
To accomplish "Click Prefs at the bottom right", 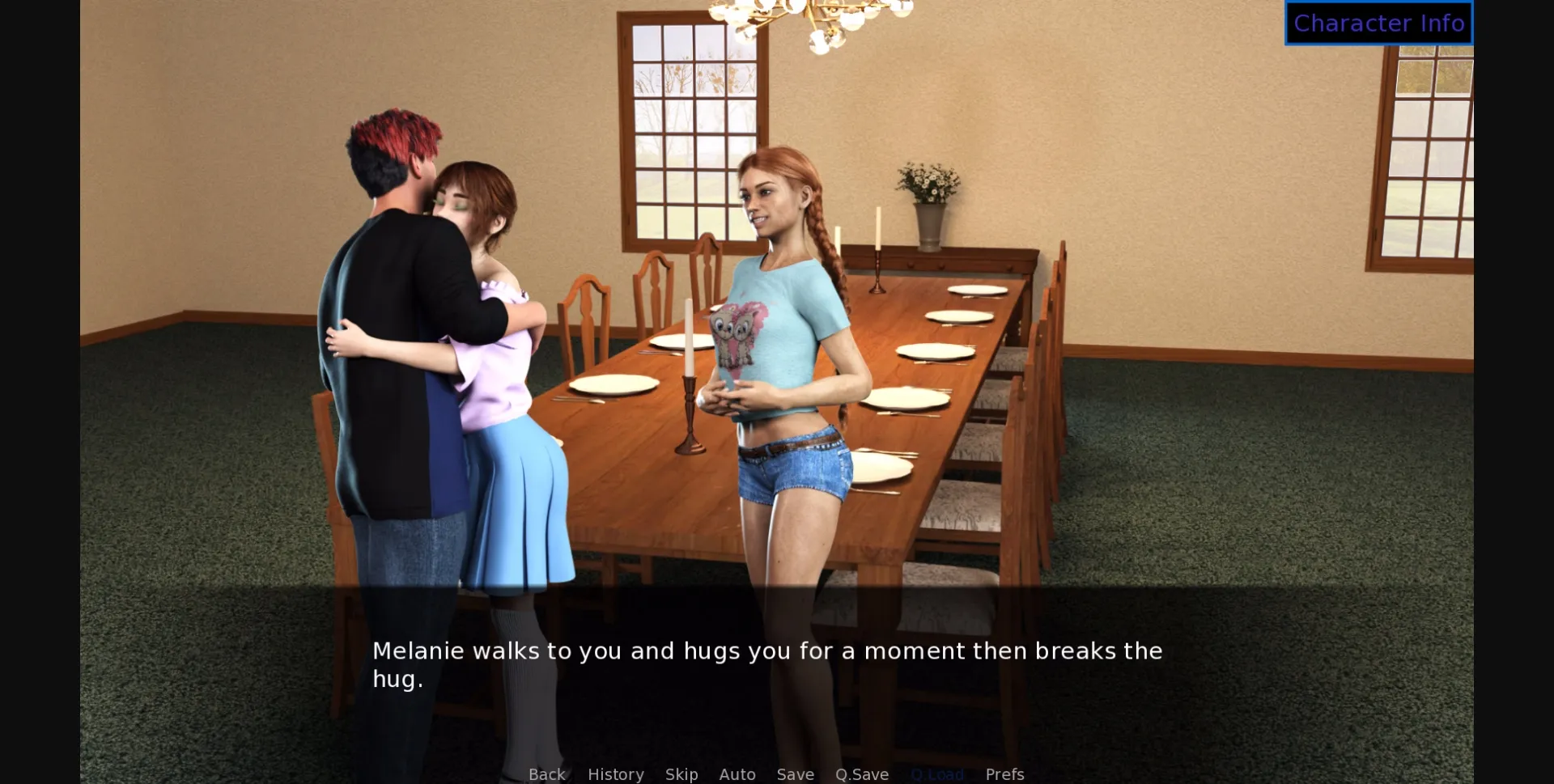I will tap(1004, 773).
